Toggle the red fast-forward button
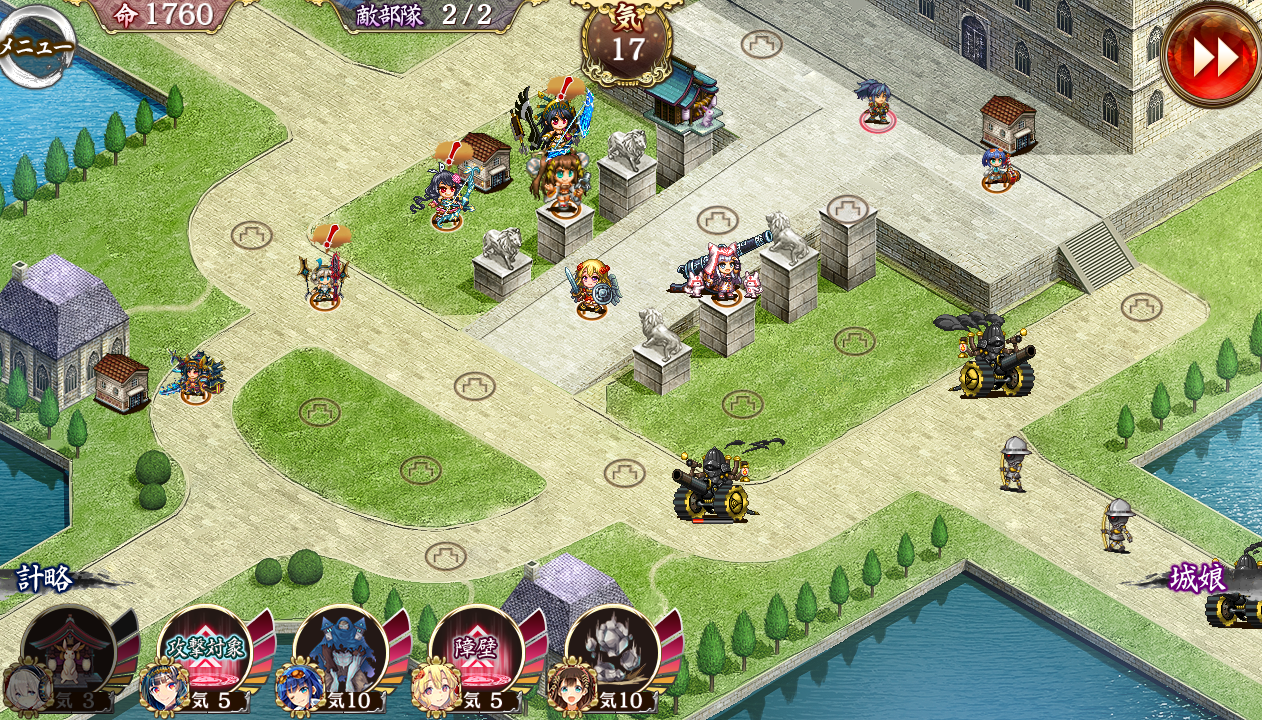The height and width of the screenshot is (720, 1262). (x=1212, y=56)
